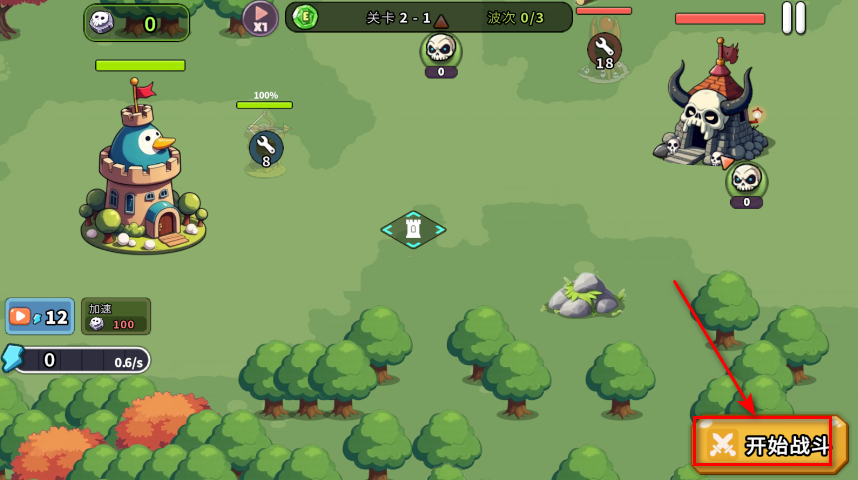858x480 pixels.
Task: Tap the wrench icon labeled 18
Action: pyautogui.click(x=604, y=50)
